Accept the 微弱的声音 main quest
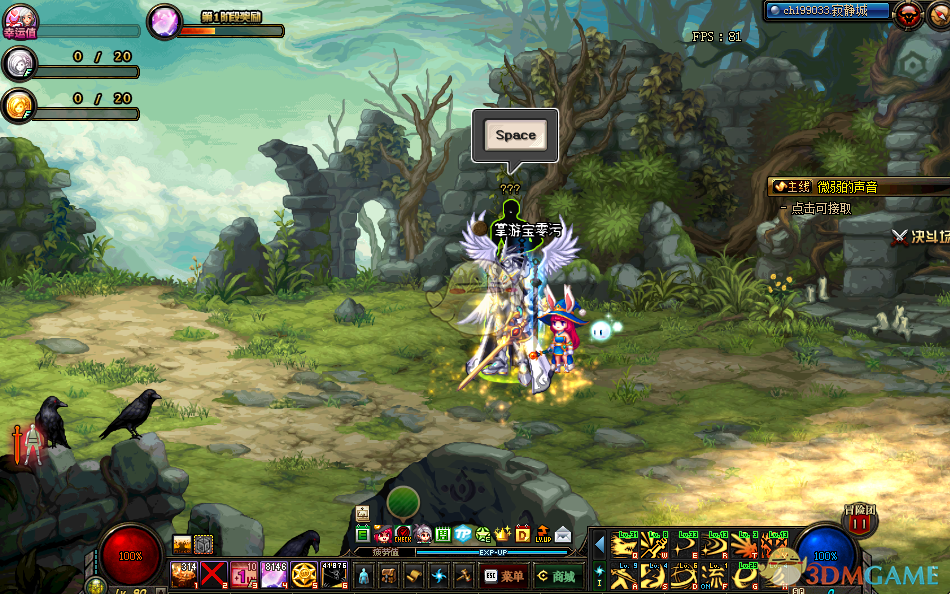950x594 pixels. (830, 187)
